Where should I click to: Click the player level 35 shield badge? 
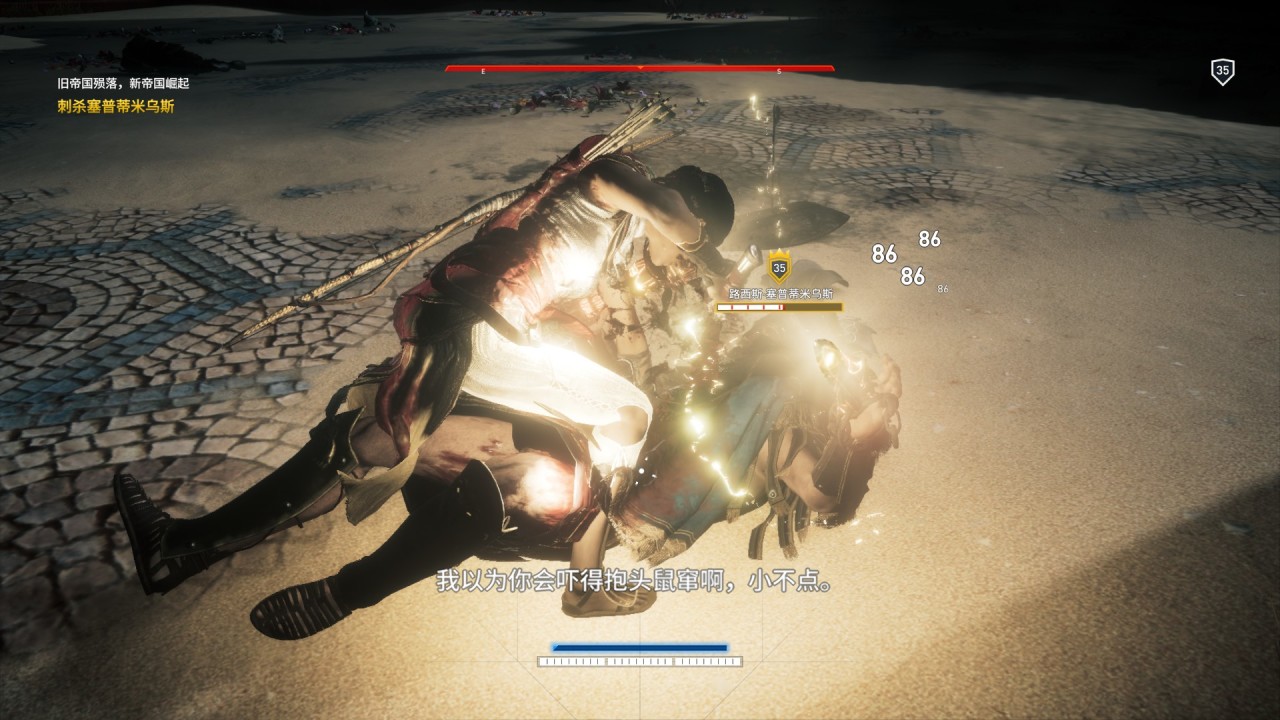1222,71
